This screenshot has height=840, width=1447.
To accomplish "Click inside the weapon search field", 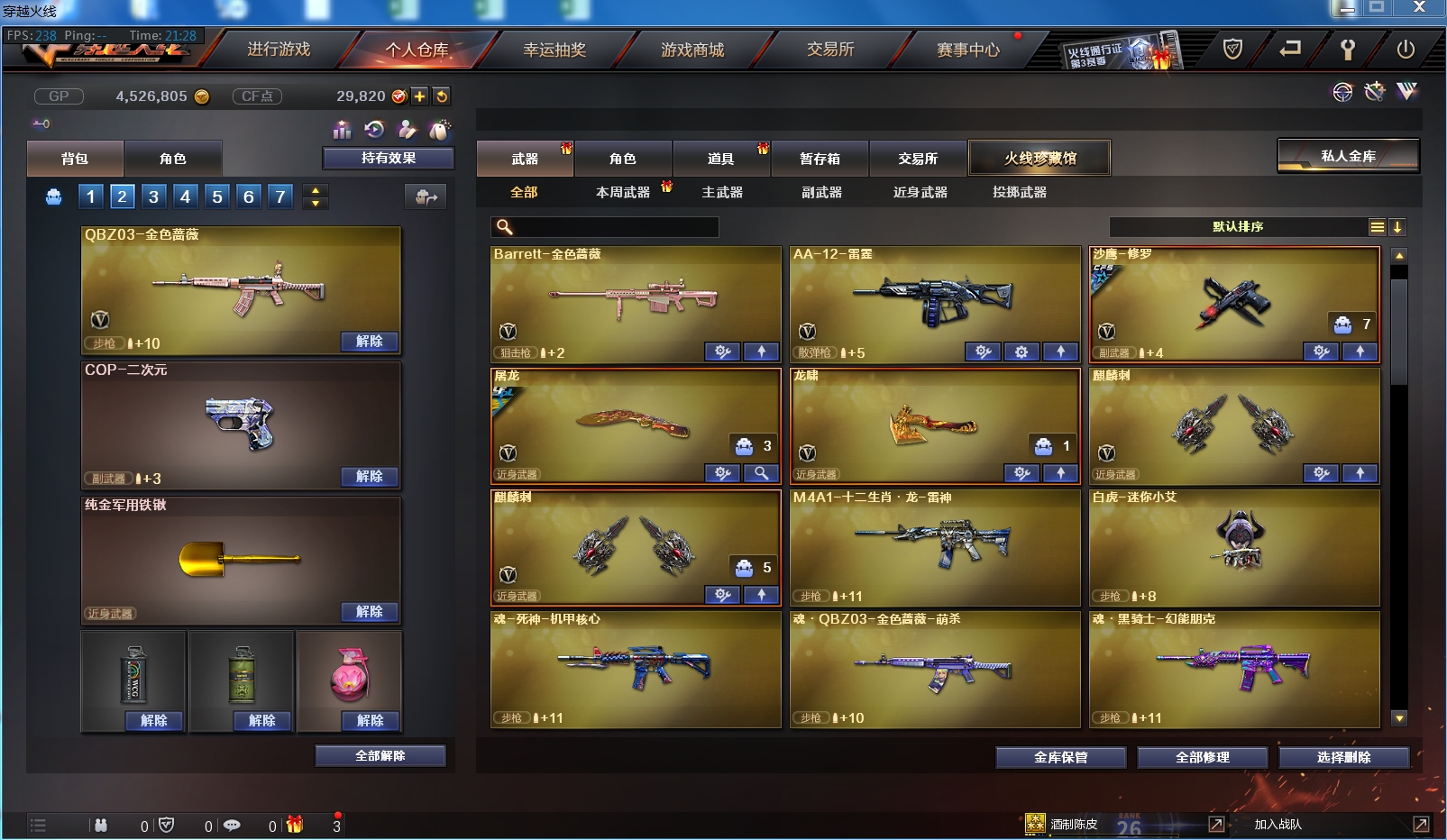I will [x=613, y=227].
